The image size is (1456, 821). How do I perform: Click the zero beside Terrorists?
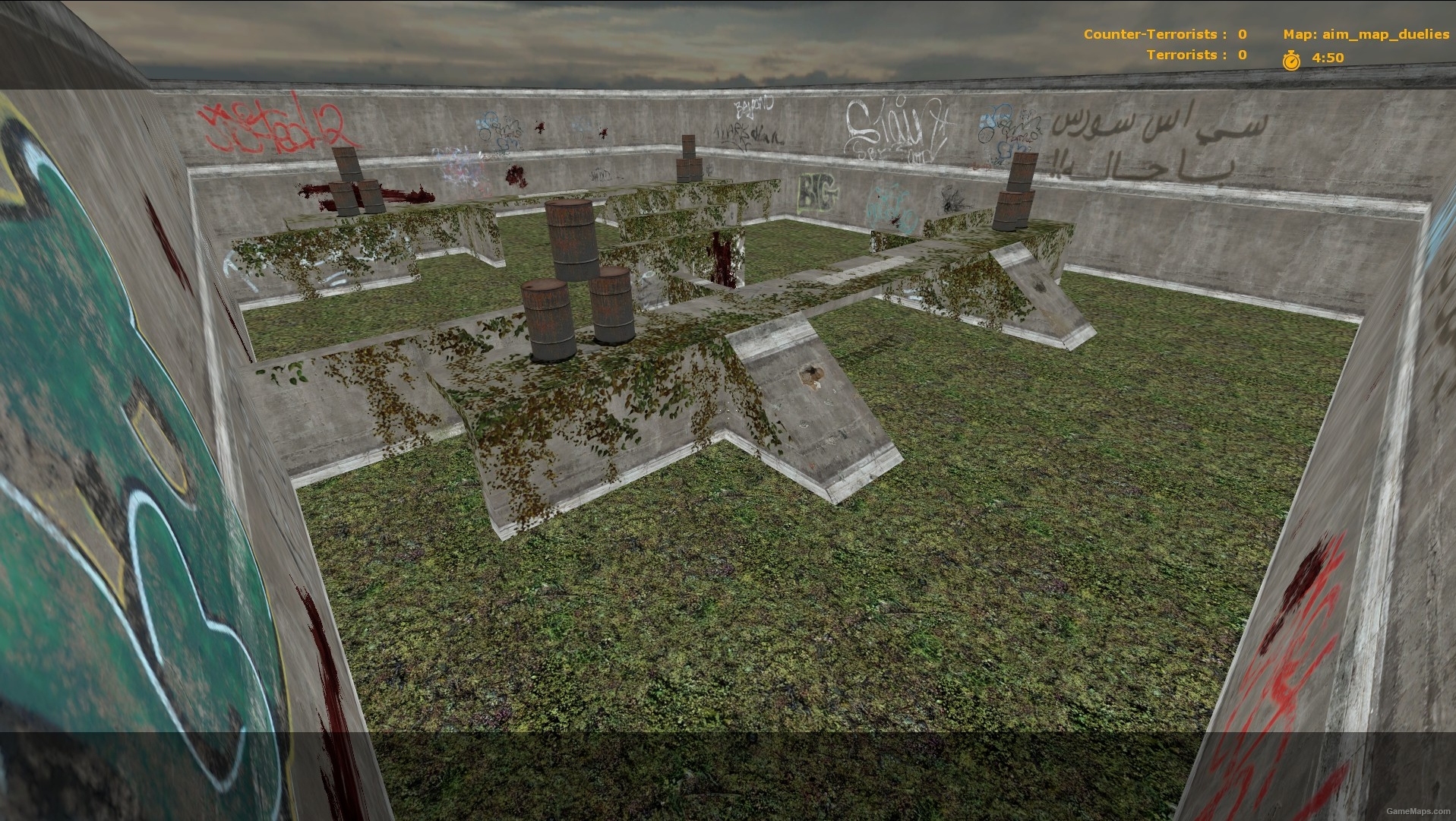[1240, 54]
